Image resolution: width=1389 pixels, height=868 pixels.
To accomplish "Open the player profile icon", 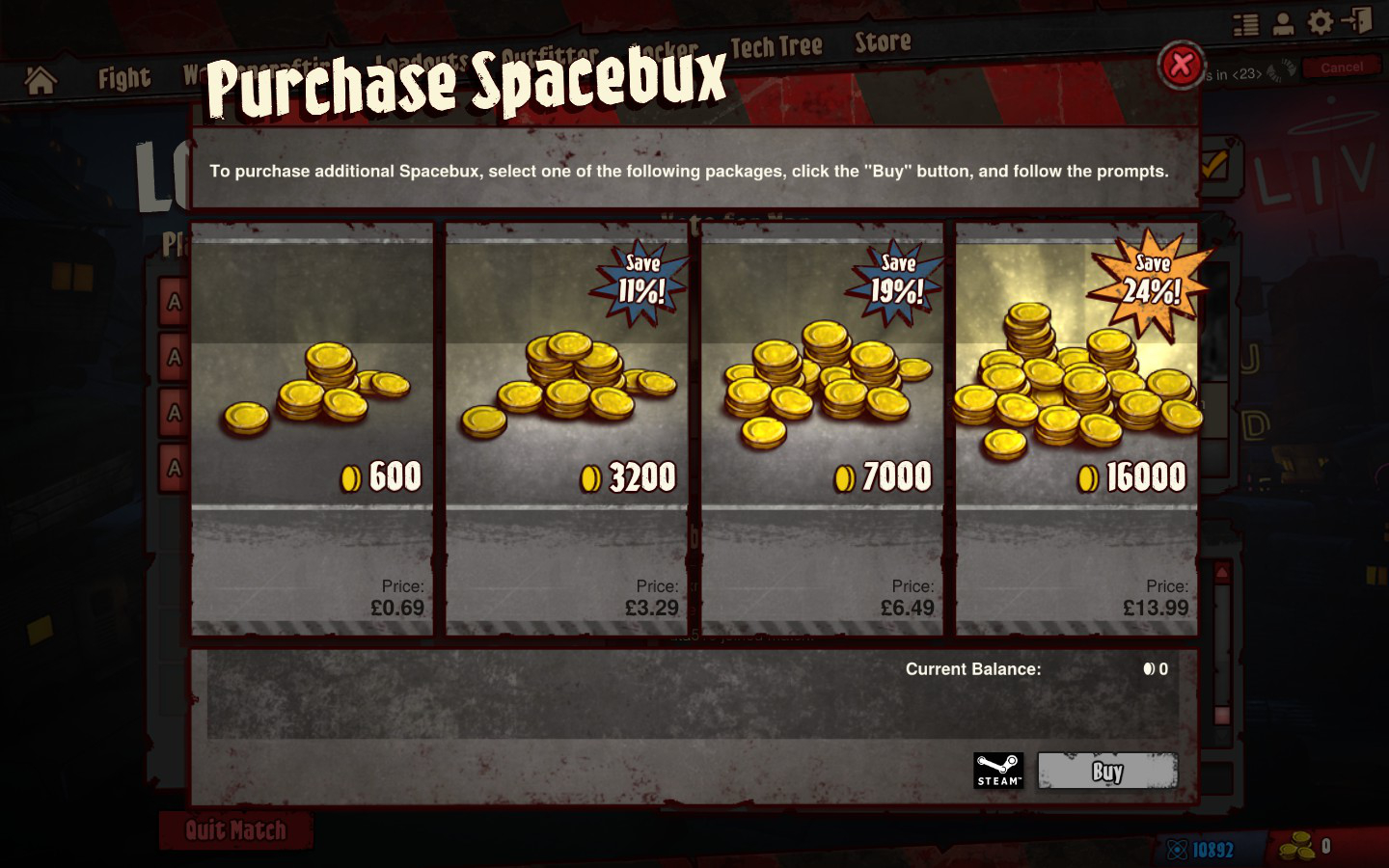I will 1283,23.
